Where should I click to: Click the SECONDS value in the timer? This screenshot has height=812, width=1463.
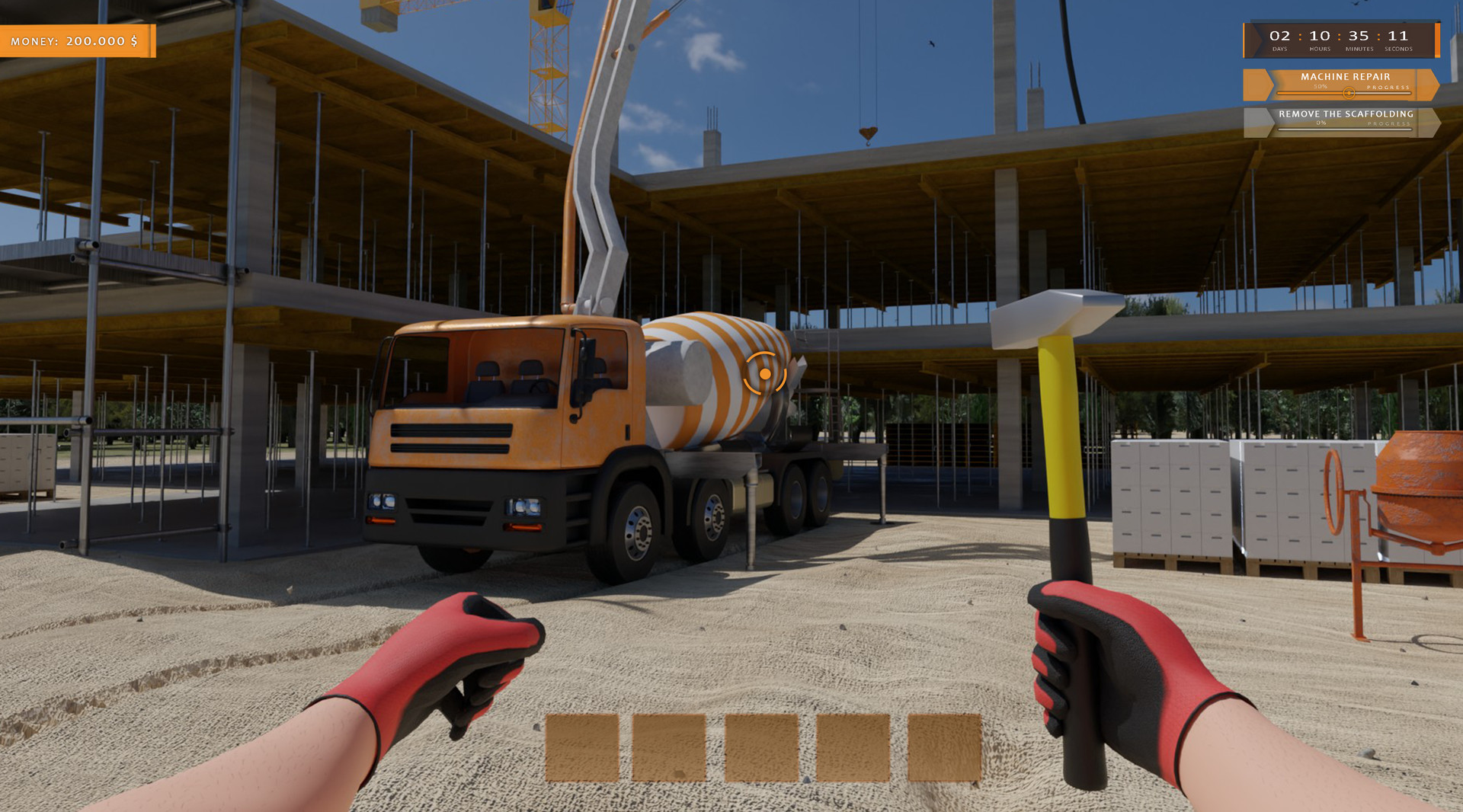click(1397, 36)
